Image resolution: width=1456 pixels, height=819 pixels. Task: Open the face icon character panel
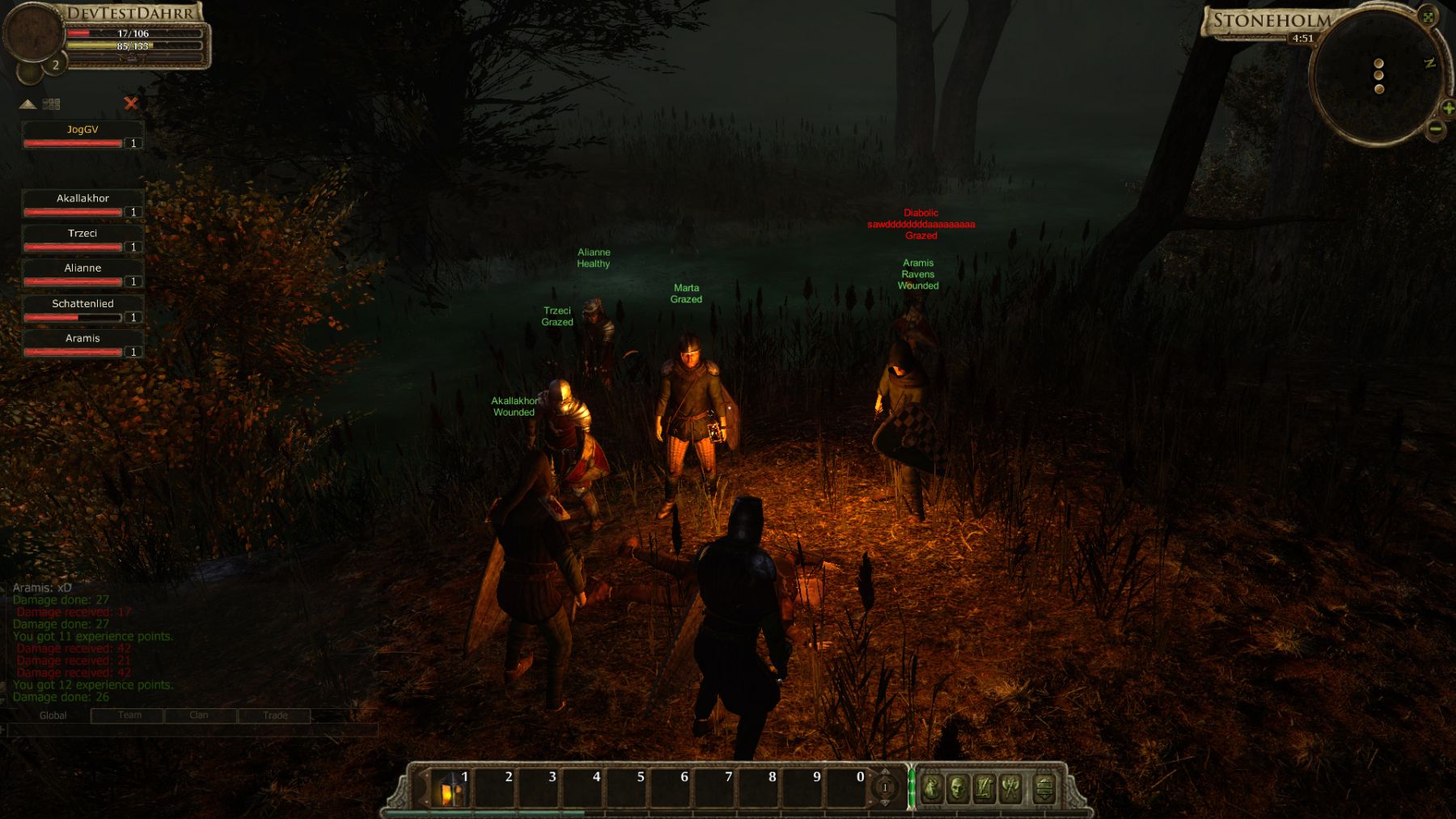click(958, 787)
